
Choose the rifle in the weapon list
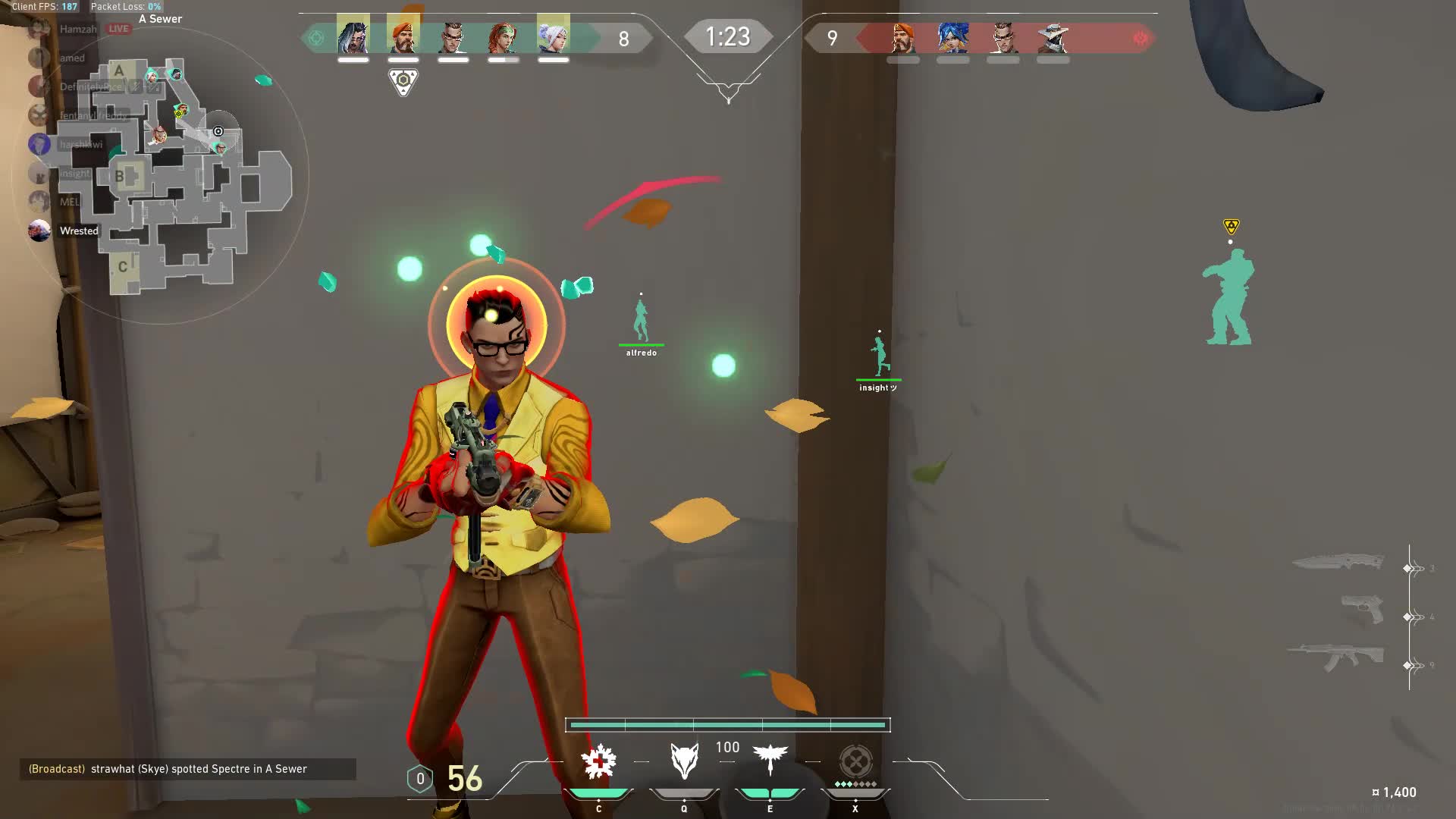(1336, 657)
